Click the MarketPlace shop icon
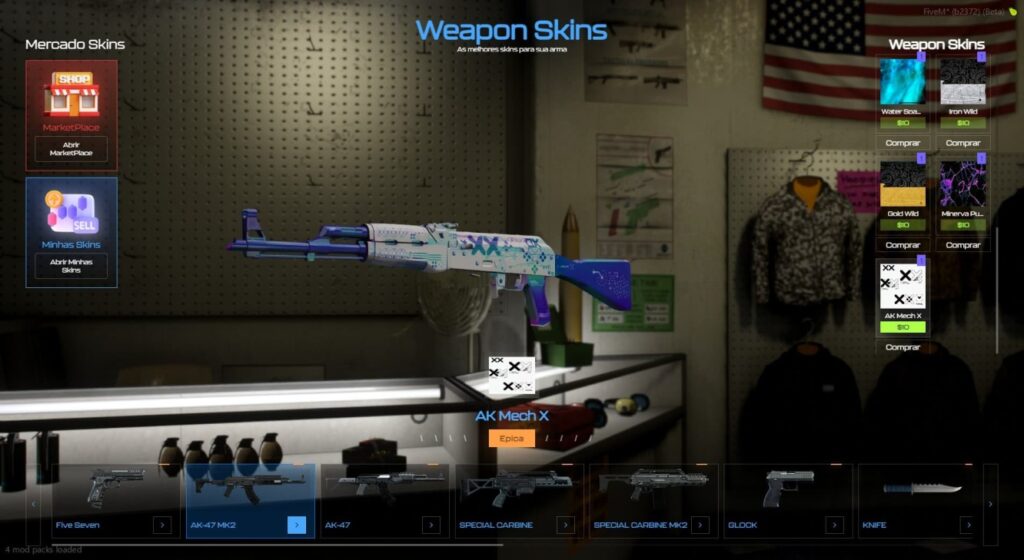Screen dimensions: 1024x560 [71, 95]
